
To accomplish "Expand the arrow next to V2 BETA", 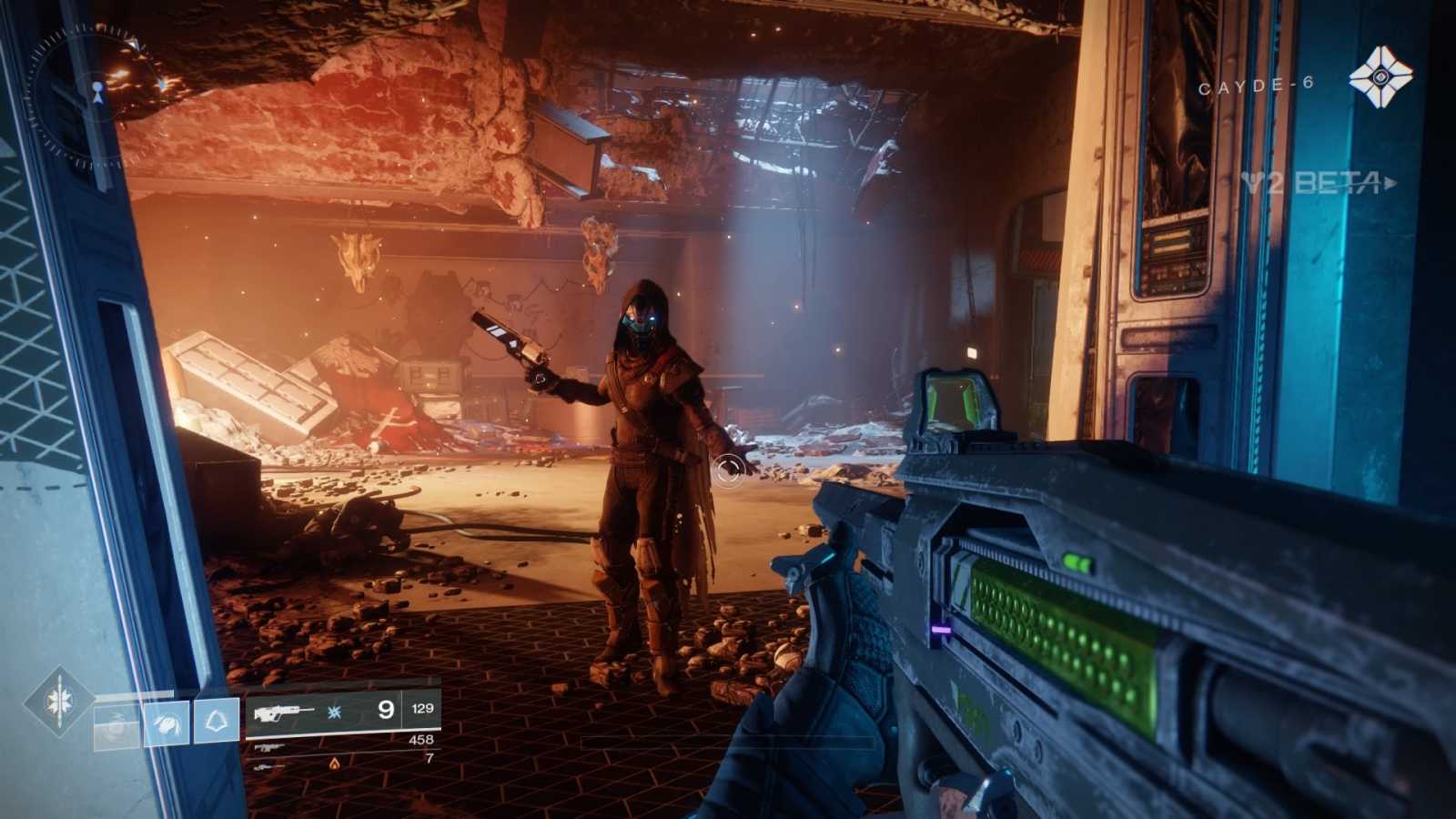I will [x=1389, y=184].
